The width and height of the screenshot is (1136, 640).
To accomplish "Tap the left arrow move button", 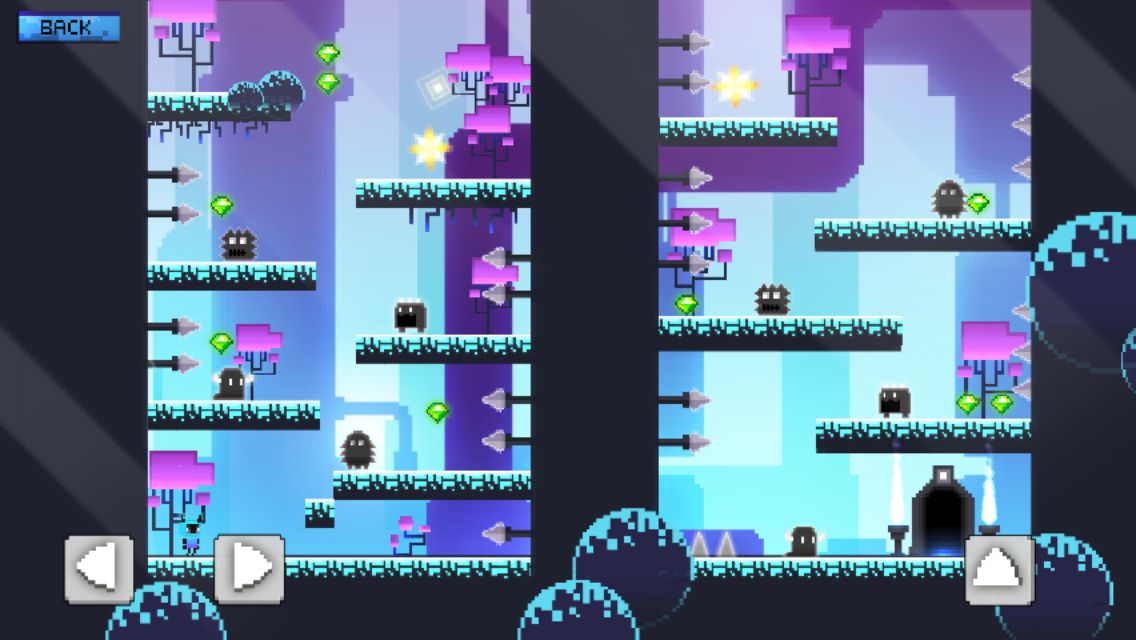I will point(99,569).
